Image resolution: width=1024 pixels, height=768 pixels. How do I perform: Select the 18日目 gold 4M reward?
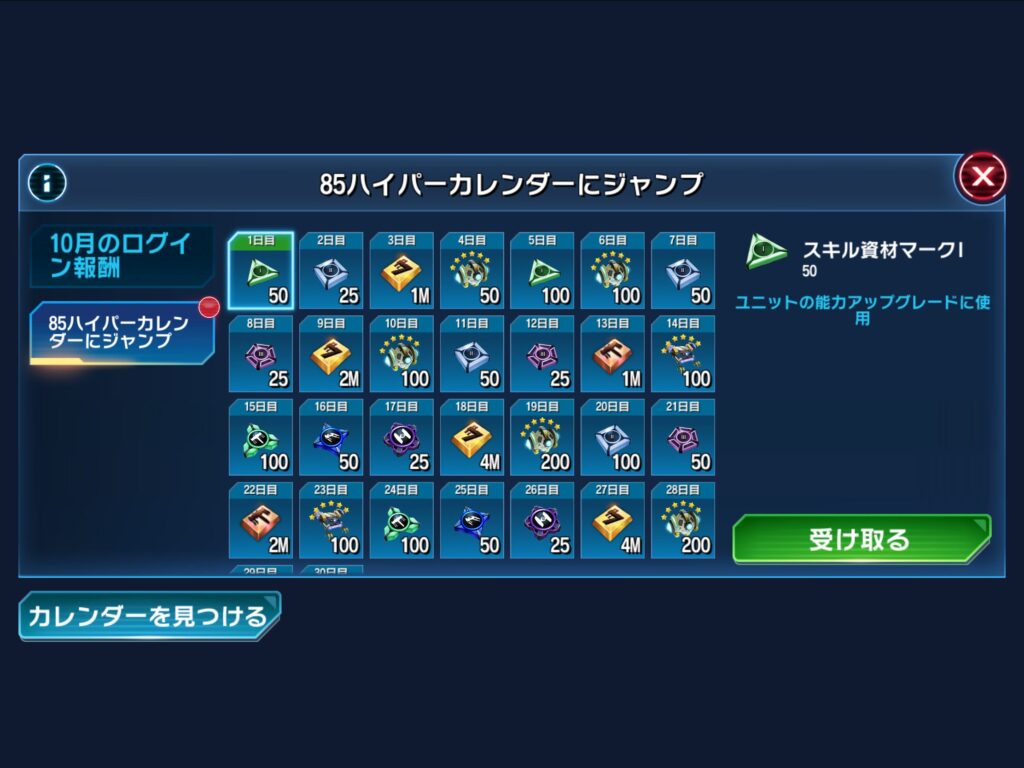click(x=472, y=438)
